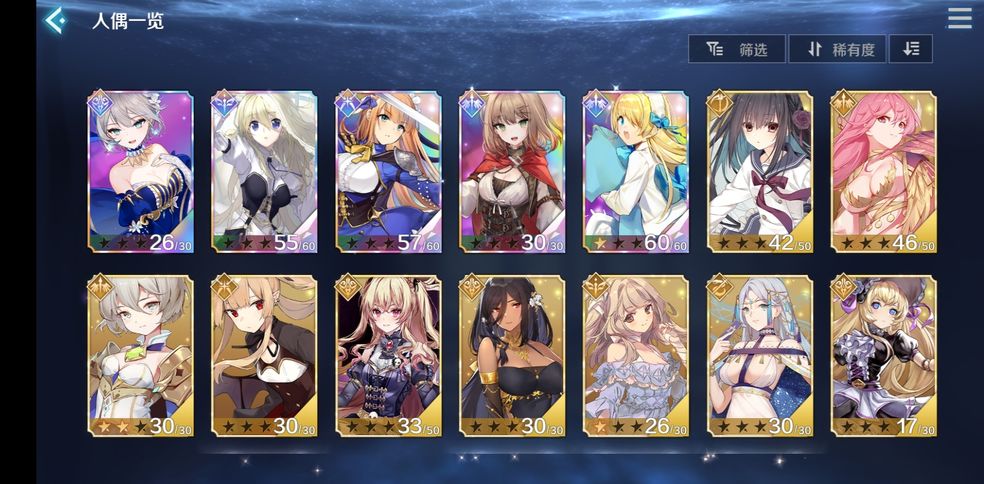This screenshot has width=984, height=484.
Task: Change sorting via 稀有度 button
Action: tap(837, 49)
